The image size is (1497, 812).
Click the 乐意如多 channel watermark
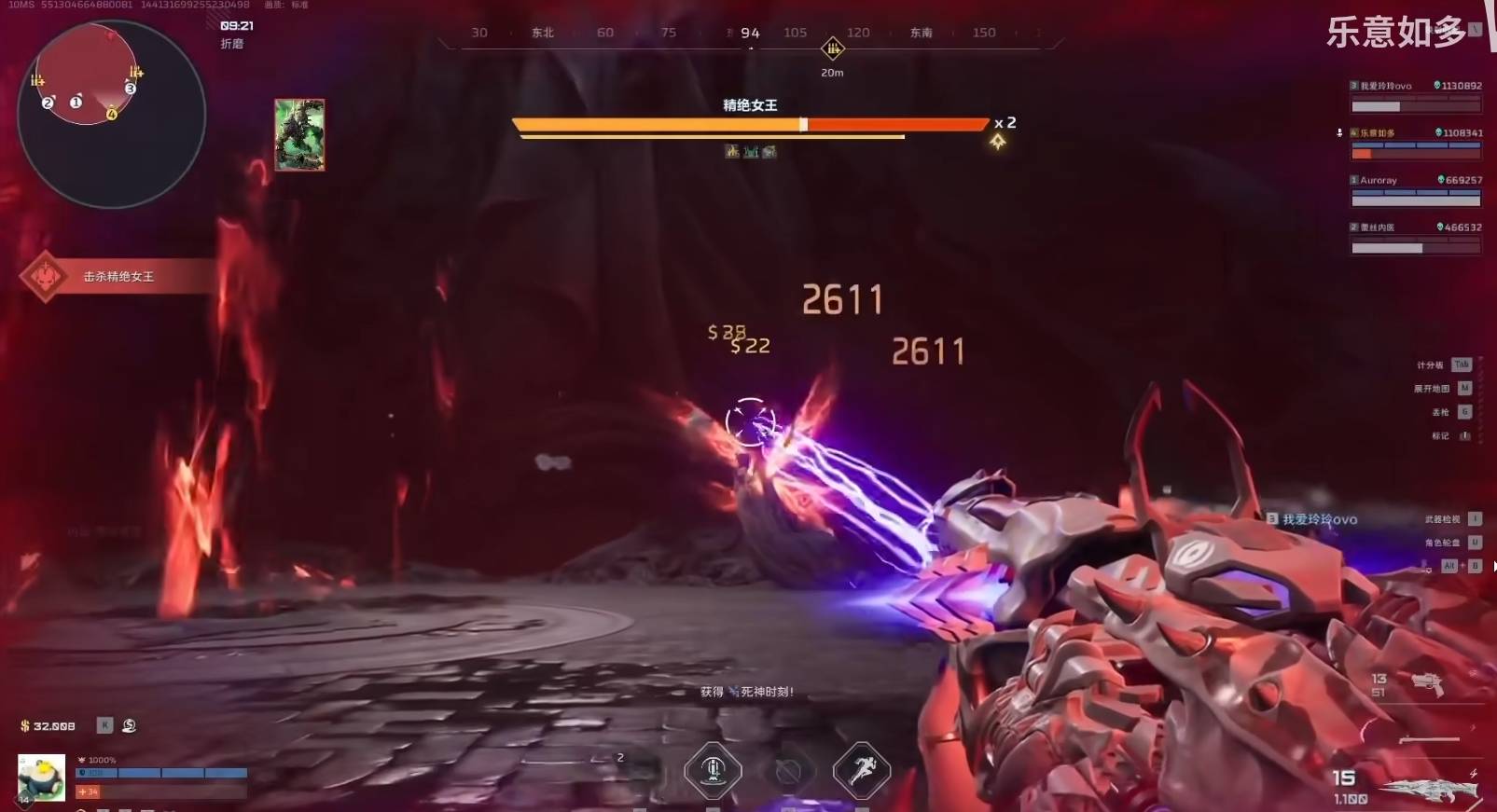[x=1396, y=33]
